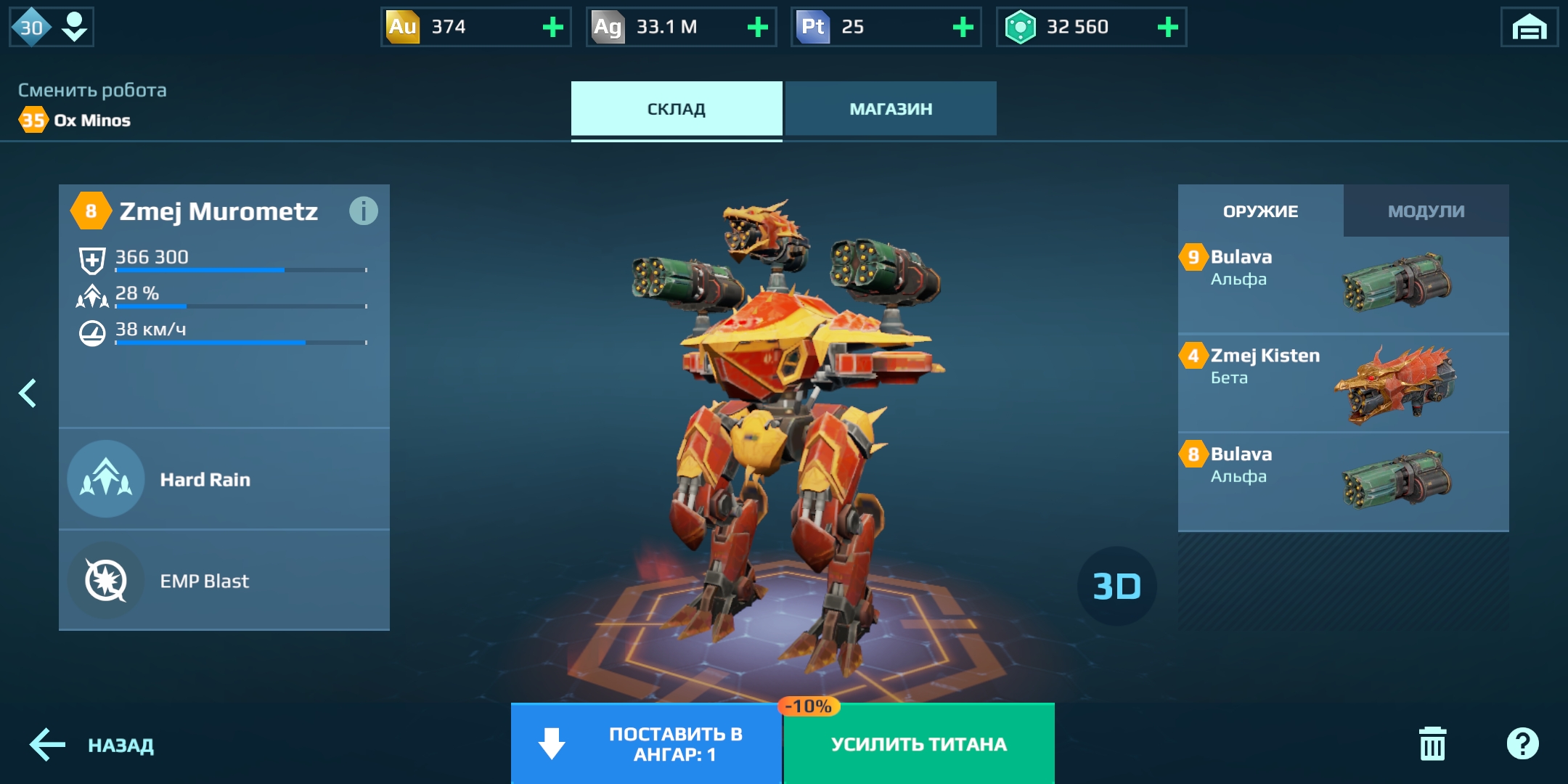This screenshot has height=784, width=1568.
Task: Select the level 8 Bulava weapon slot
Action: [1343, 481]
